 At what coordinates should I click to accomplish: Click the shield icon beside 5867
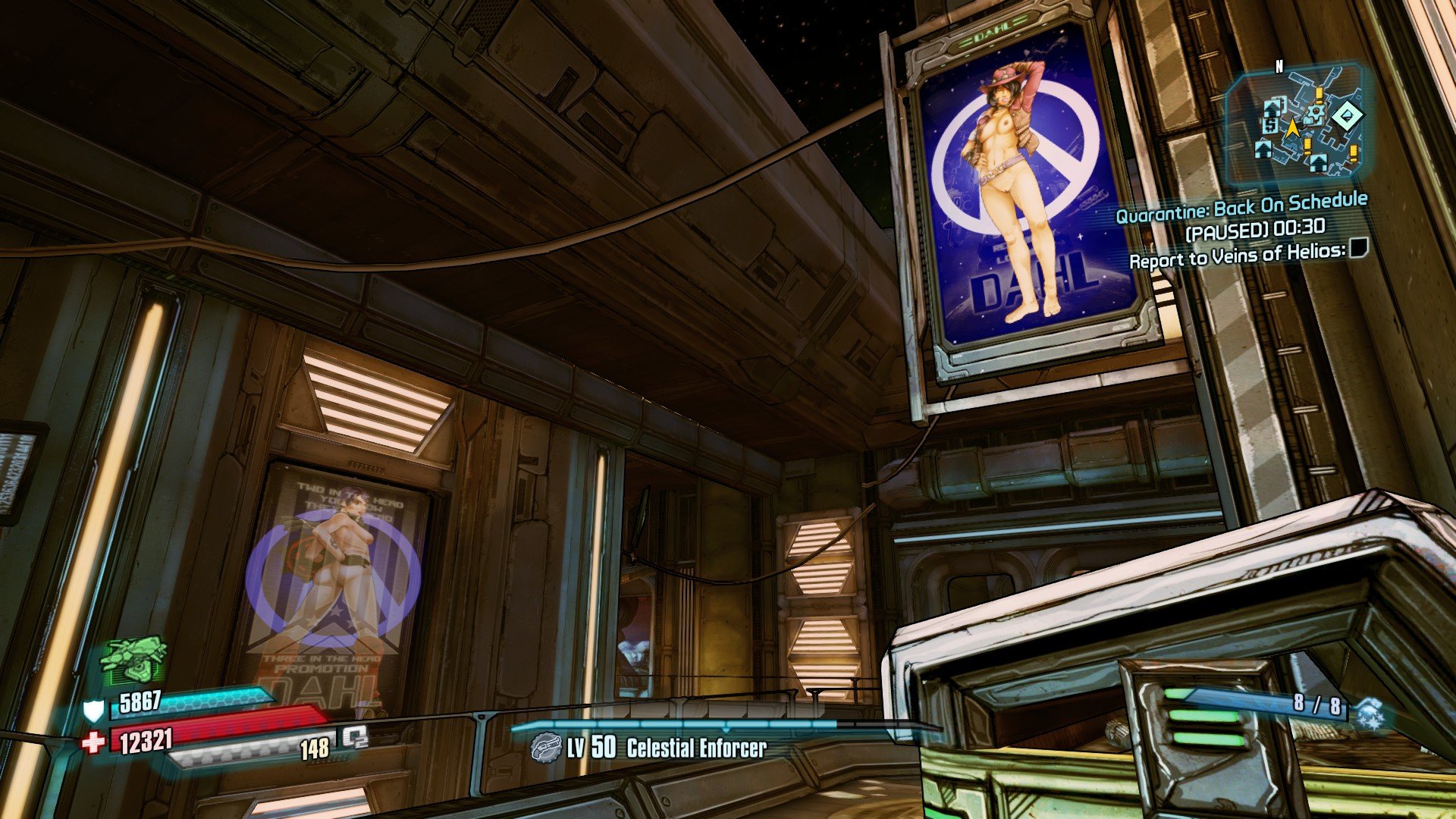93,710
